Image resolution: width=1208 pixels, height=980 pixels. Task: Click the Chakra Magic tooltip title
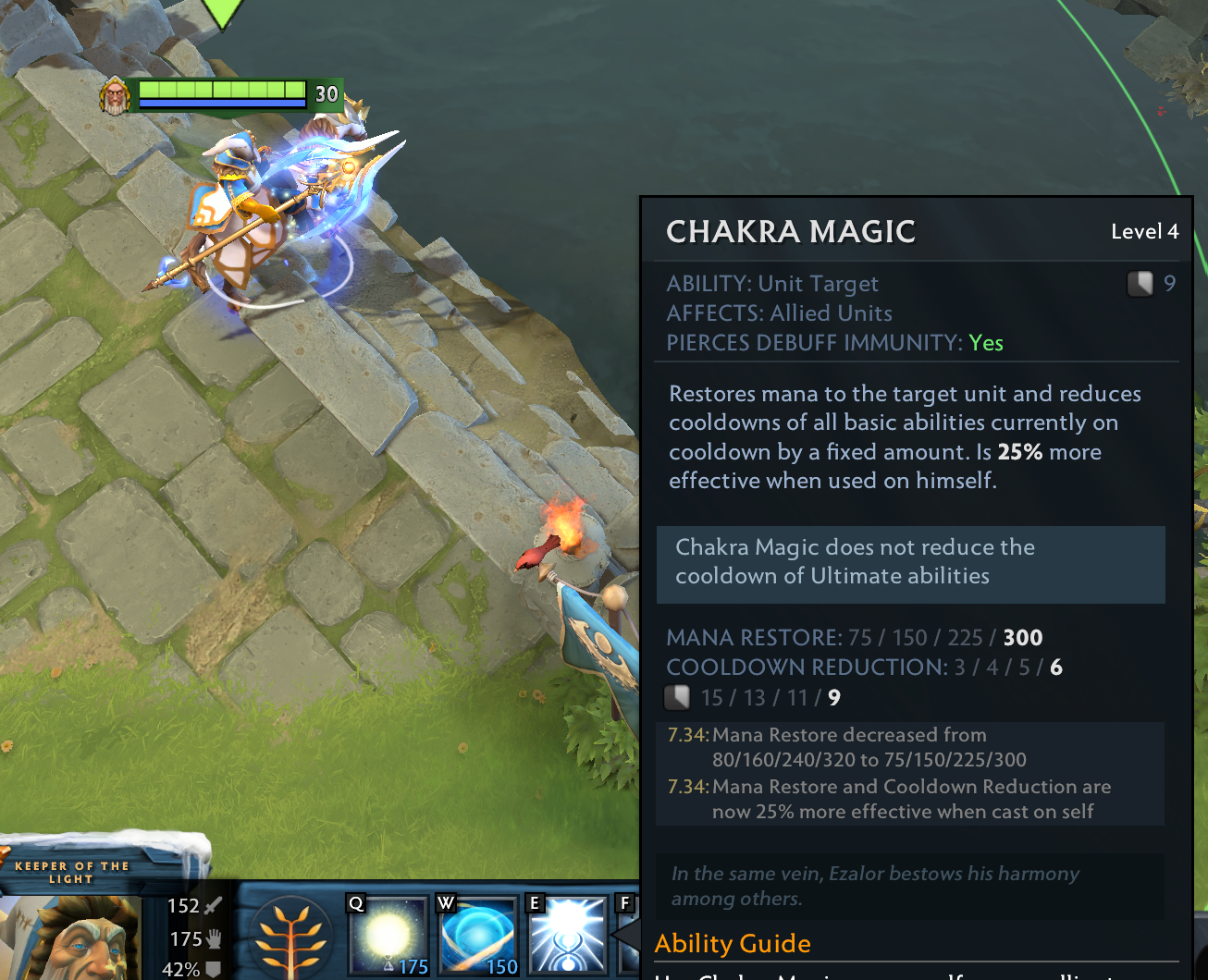coord(791,232)
